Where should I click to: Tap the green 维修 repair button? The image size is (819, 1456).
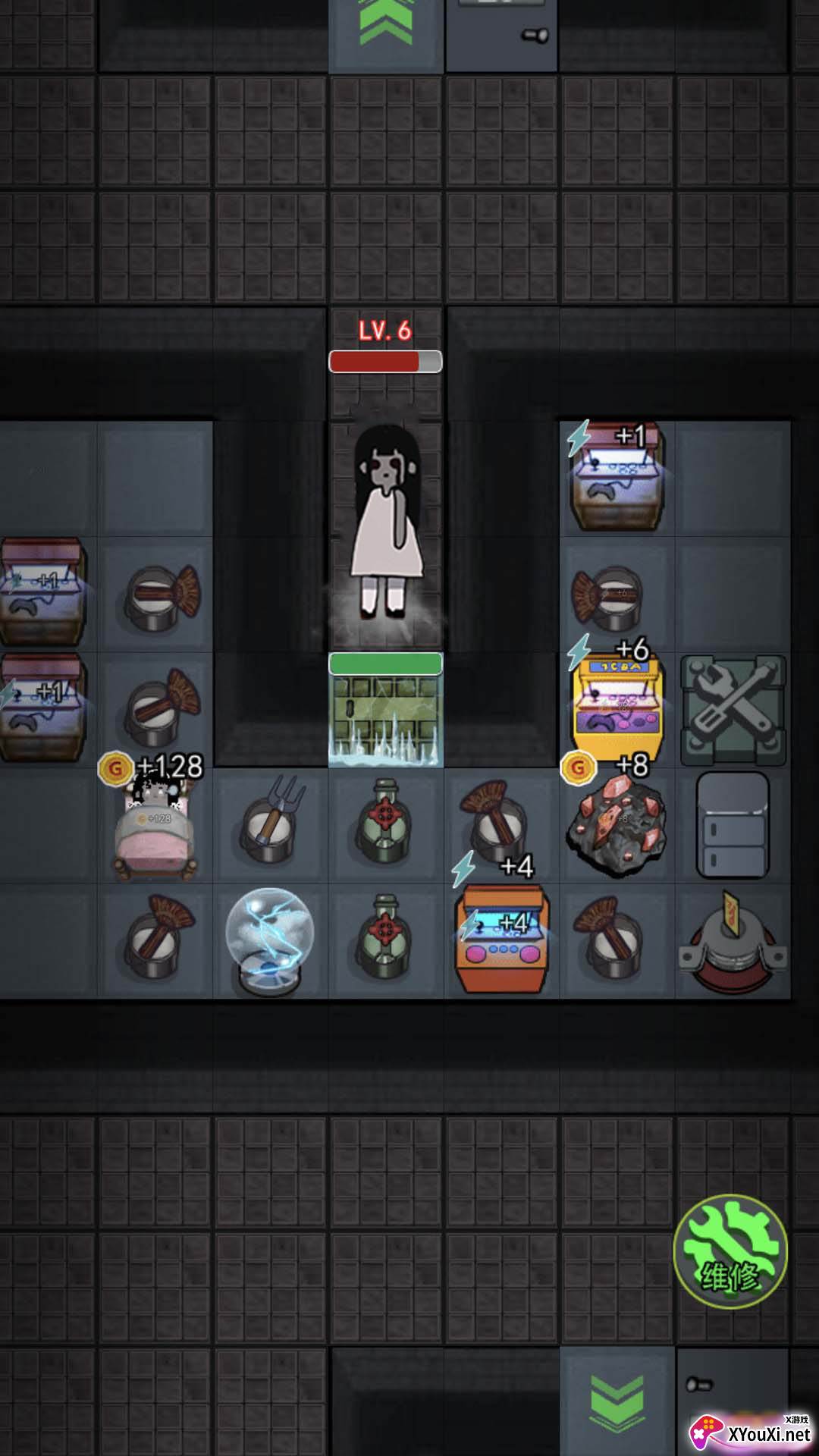pos(730,1252)
